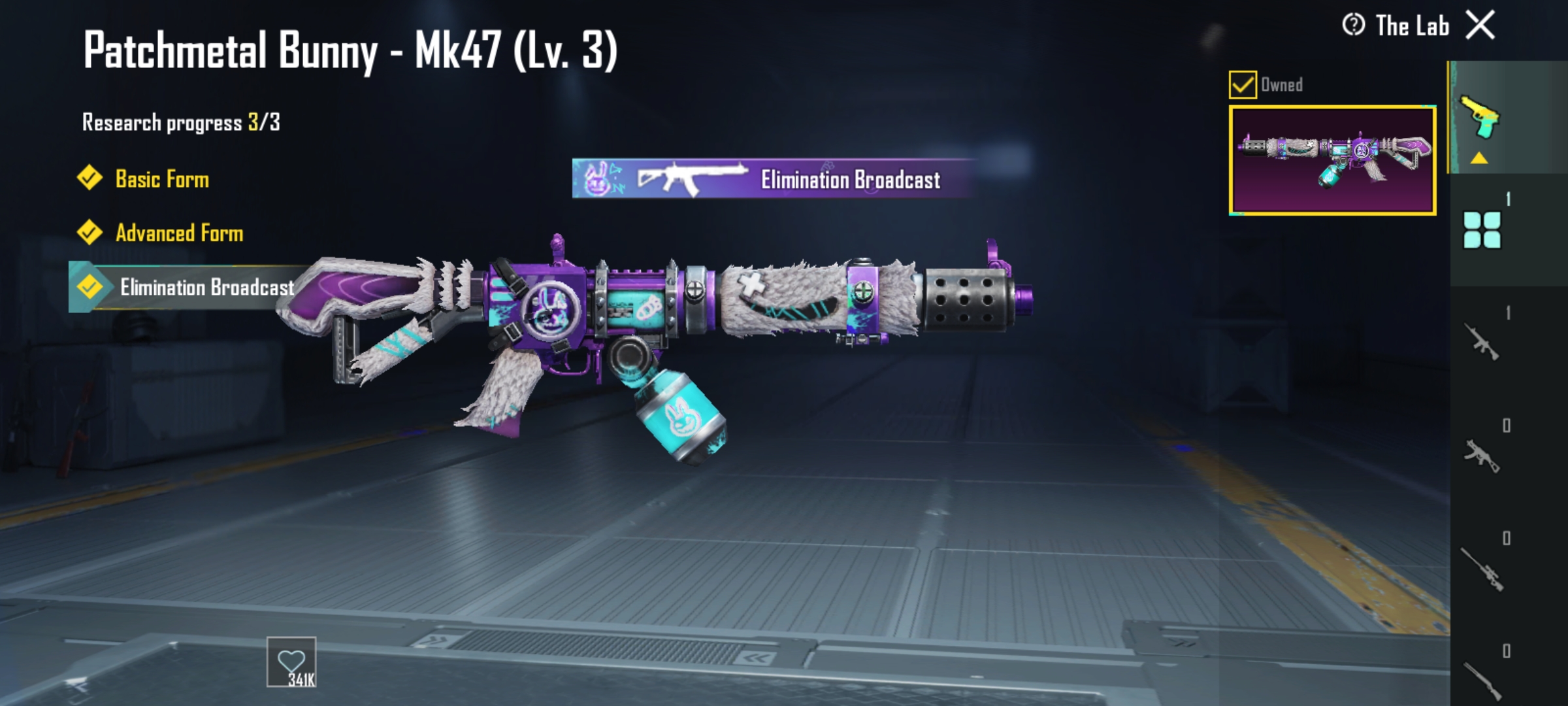Image resolution: width=1568 pixels, height=706 pixels.
Task: Like the skin with the heart button
Action: (291, 662)
